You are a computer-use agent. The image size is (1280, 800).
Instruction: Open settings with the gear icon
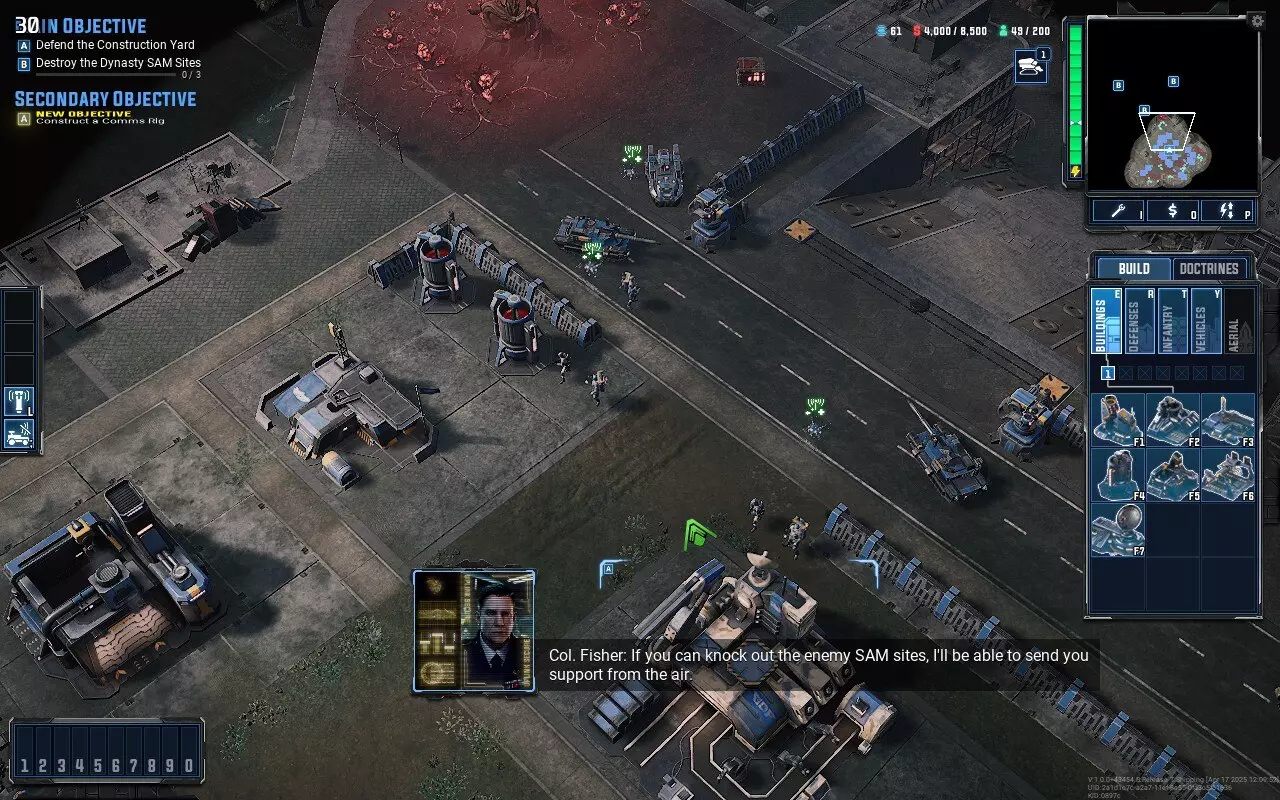pos(1257,20)
